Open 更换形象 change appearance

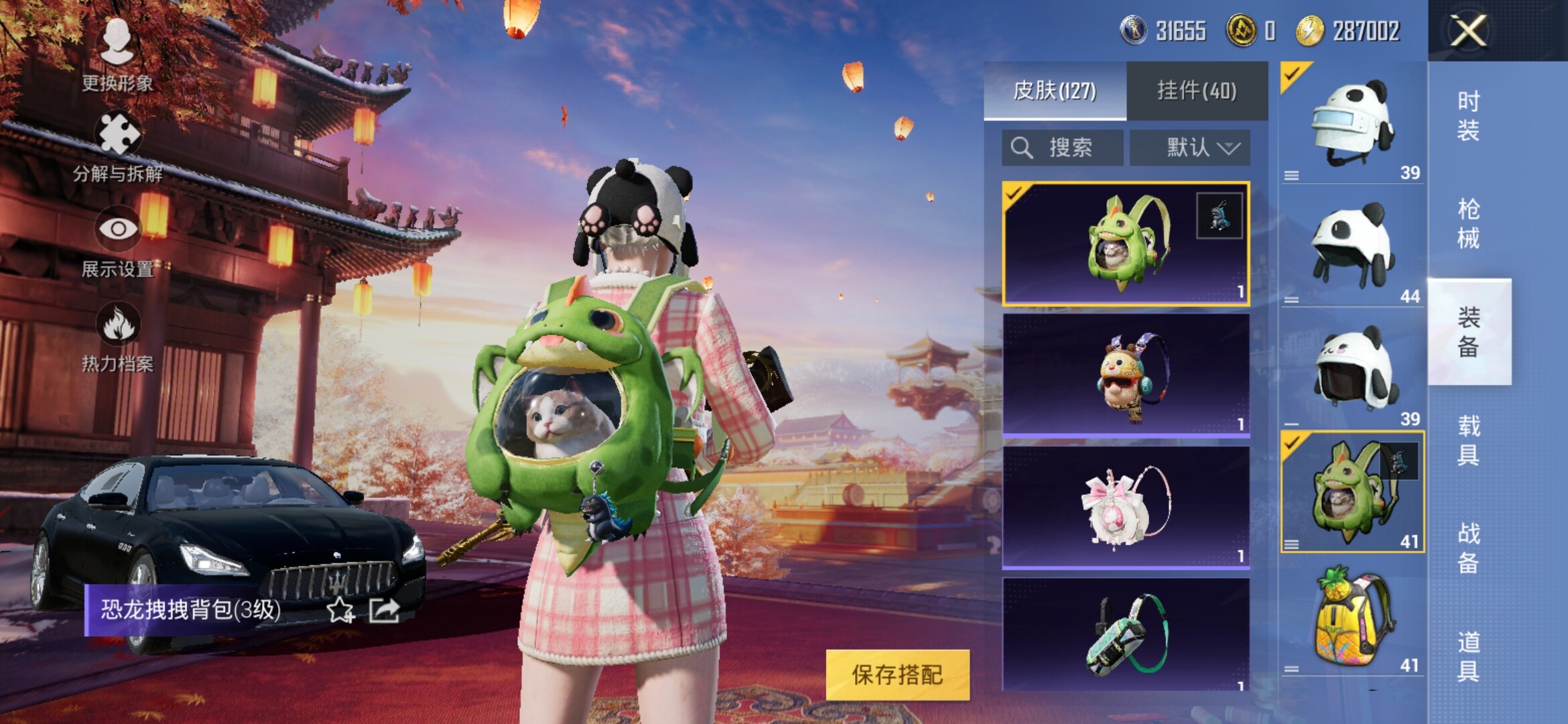click(x=117, y=54)
